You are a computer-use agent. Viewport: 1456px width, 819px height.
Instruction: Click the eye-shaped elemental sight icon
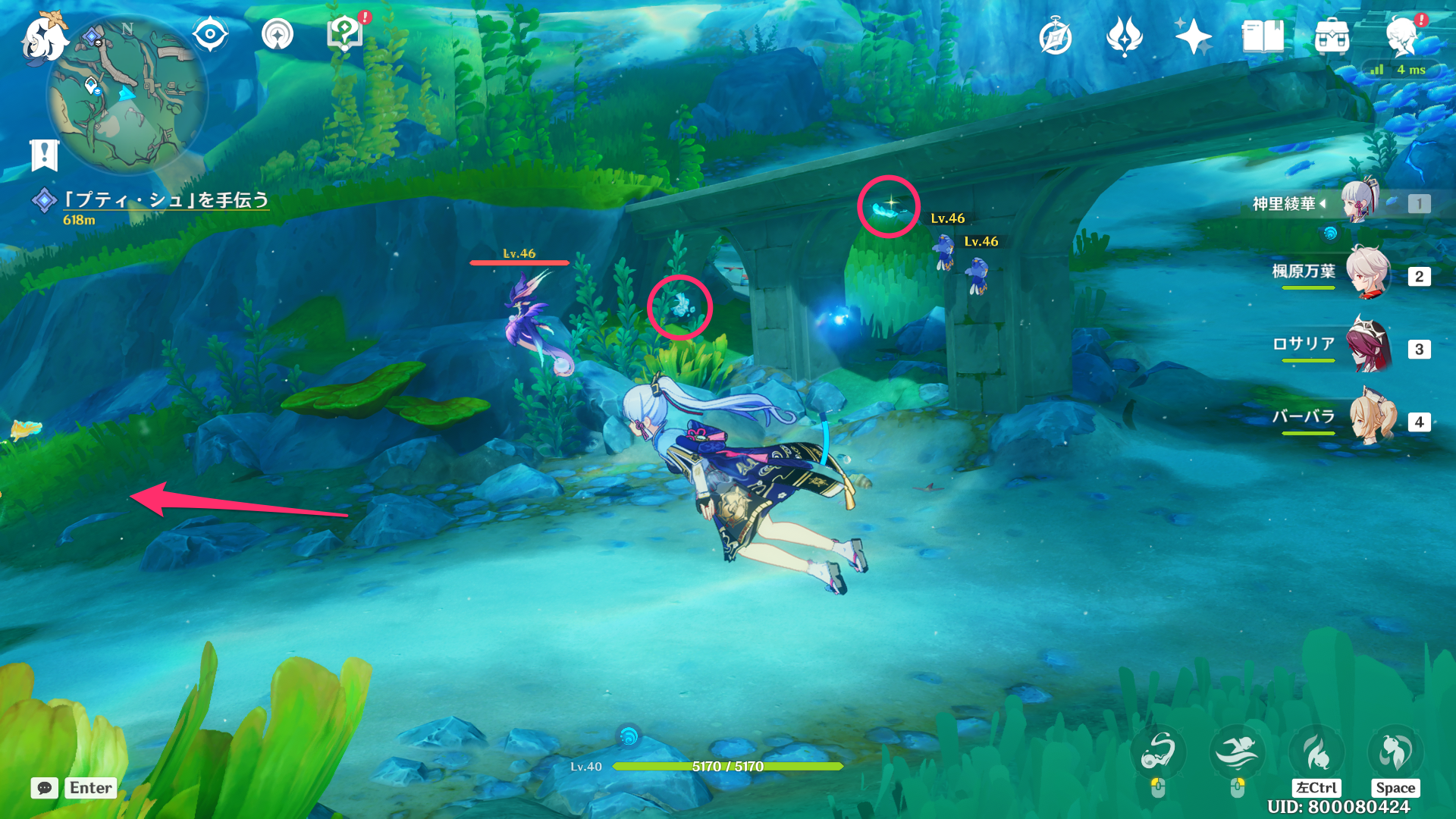pos(210,35)
